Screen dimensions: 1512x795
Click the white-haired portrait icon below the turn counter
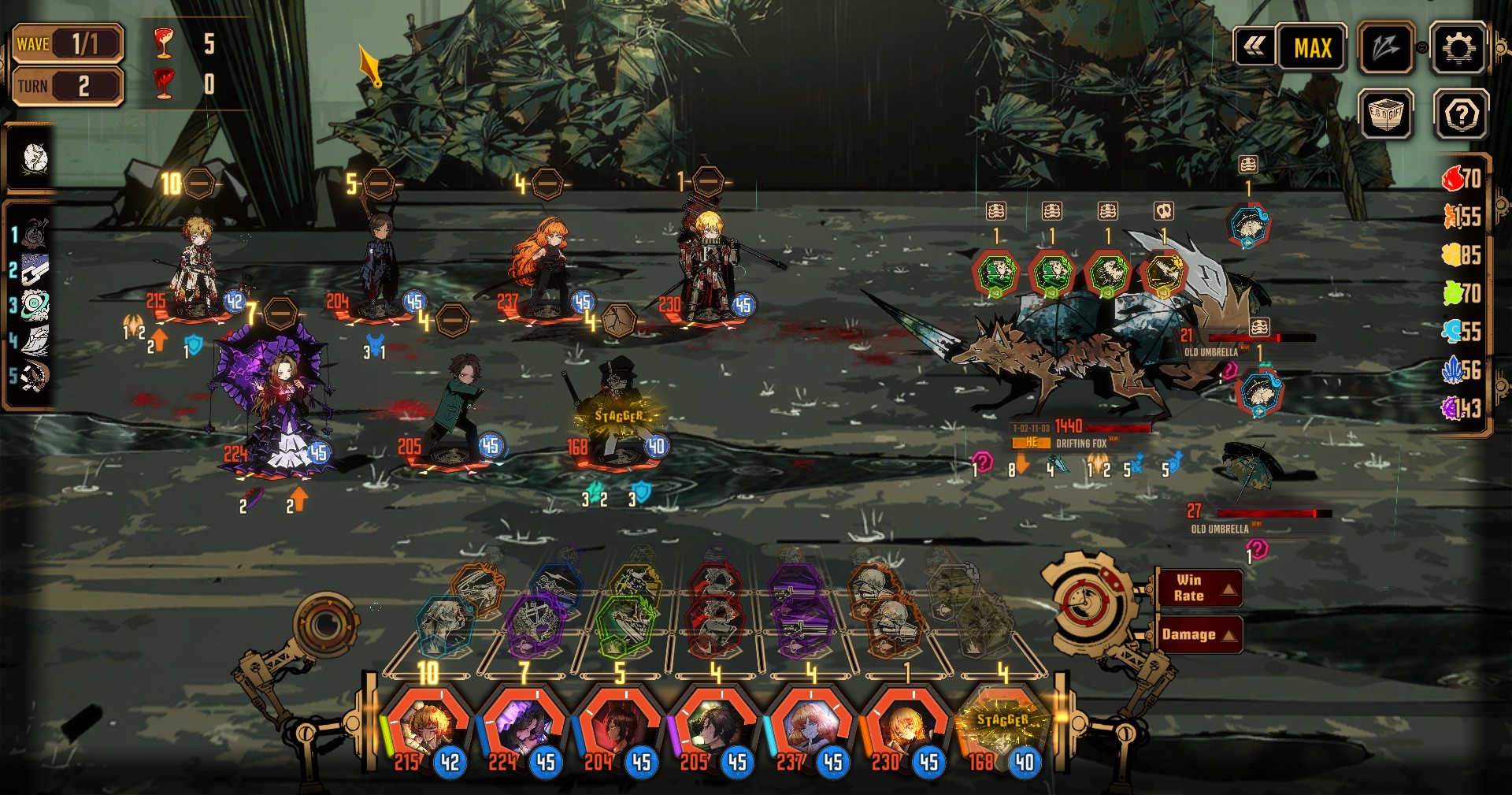click(33, 159)
